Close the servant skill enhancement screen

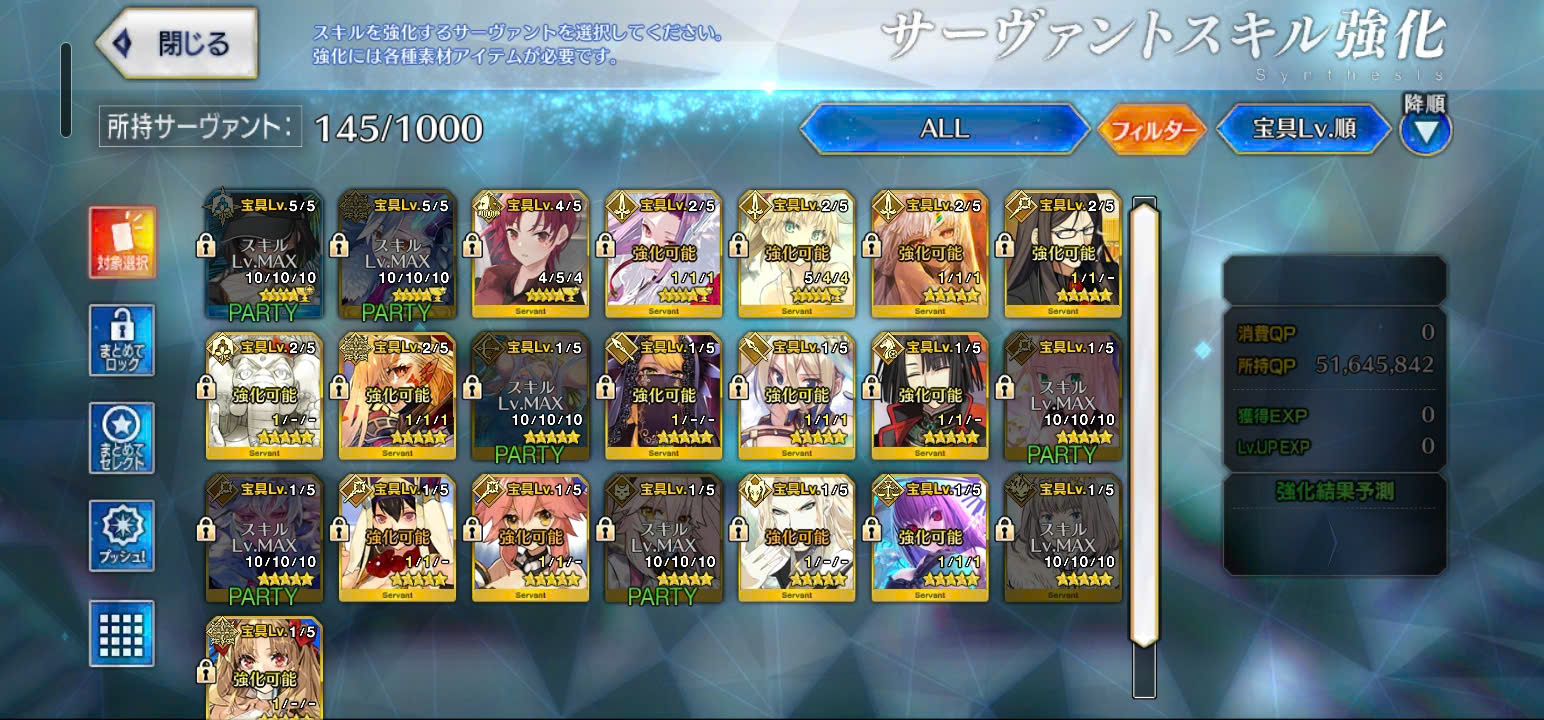178,44
